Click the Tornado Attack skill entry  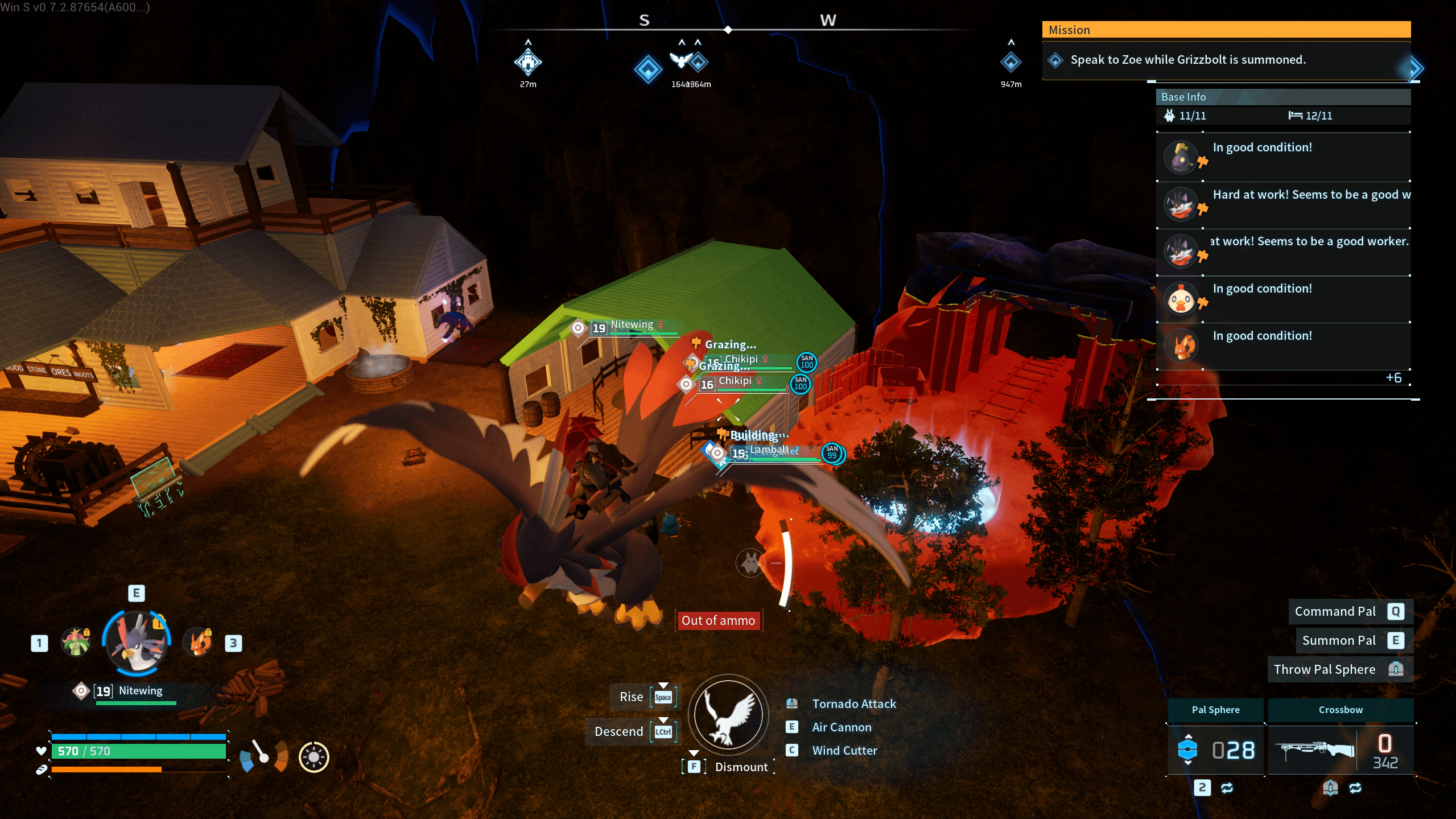(853, 704)
